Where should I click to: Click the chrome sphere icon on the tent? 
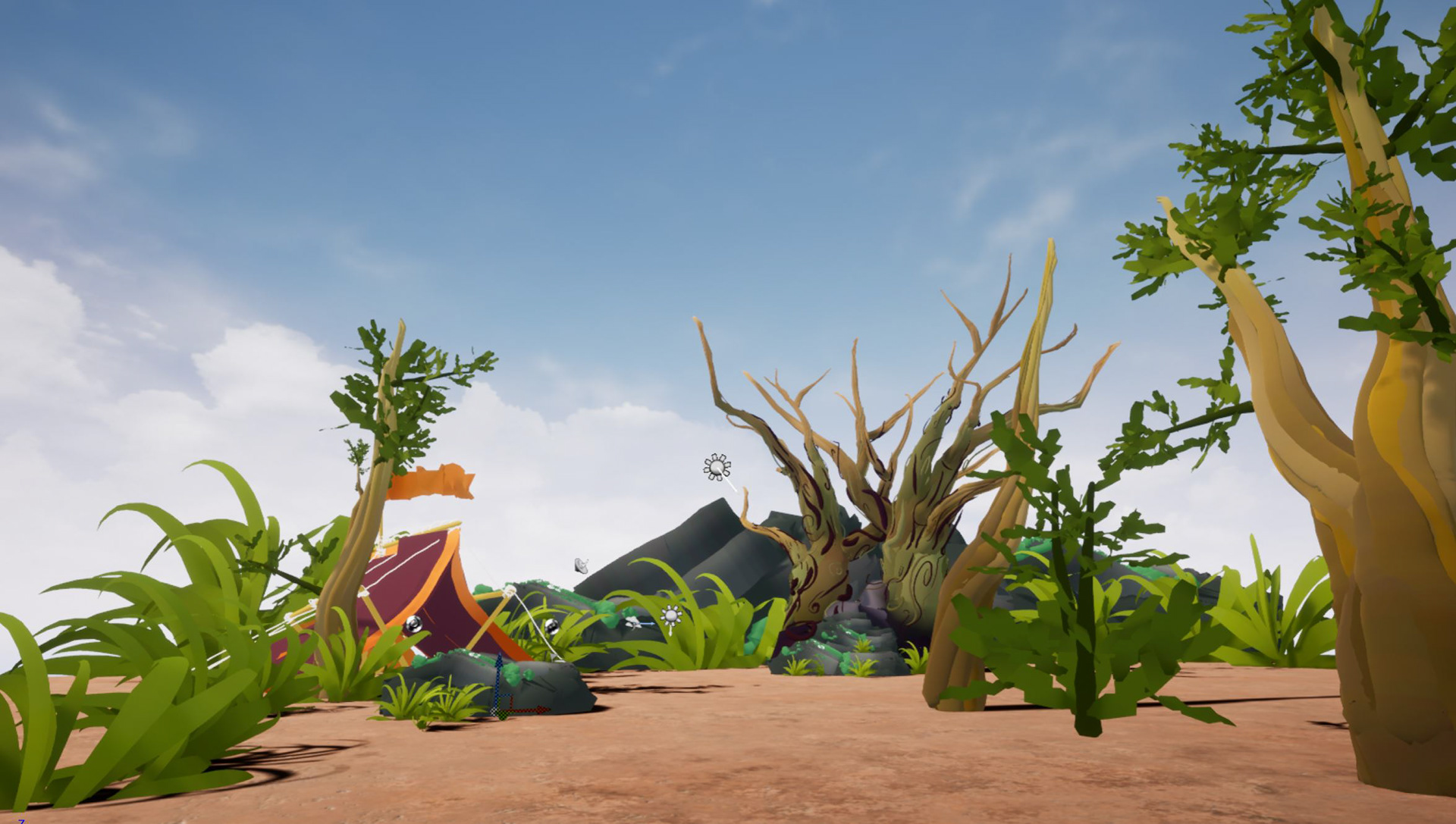(413, 624)
